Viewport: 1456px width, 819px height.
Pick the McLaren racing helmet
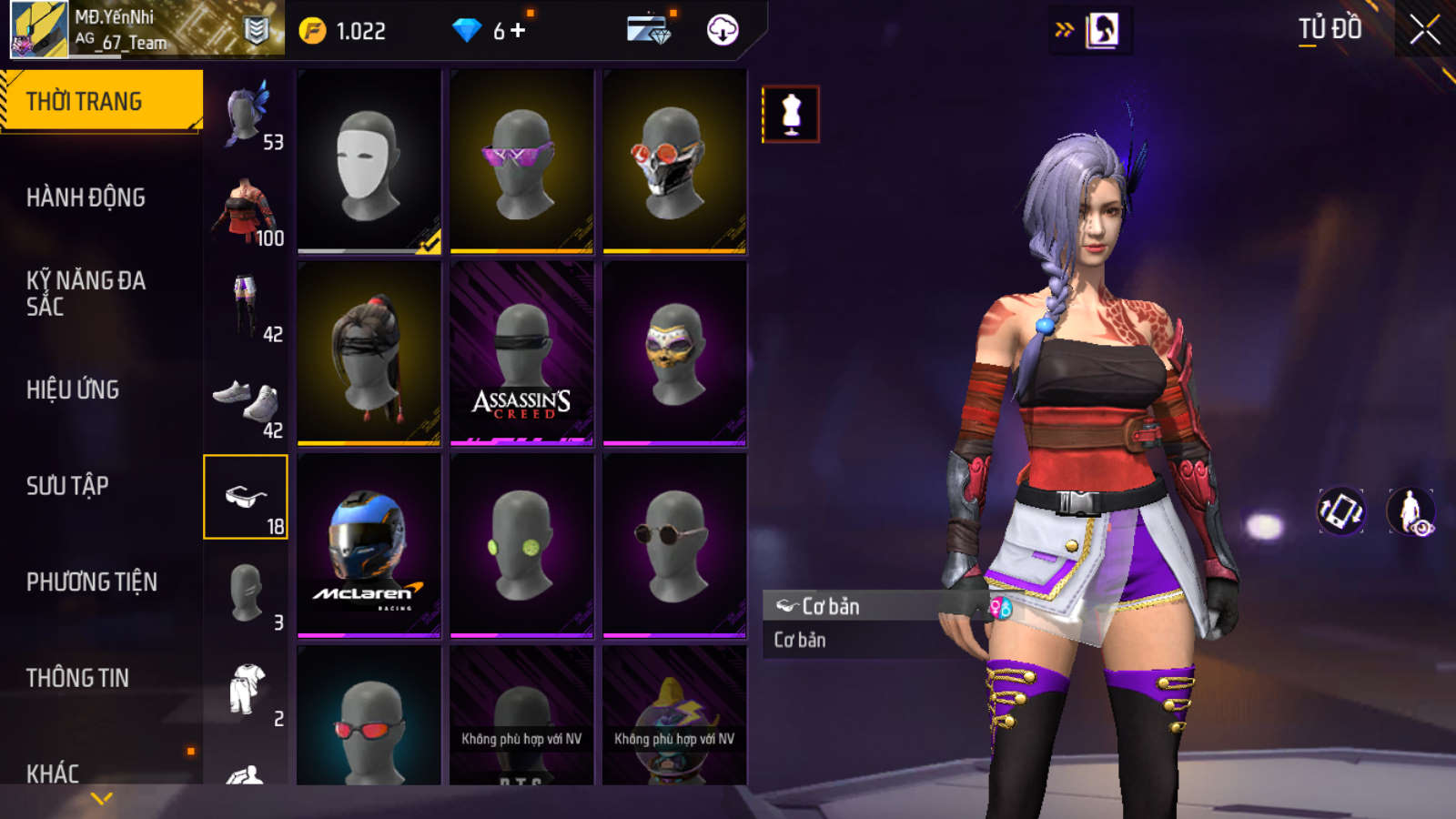369,546
